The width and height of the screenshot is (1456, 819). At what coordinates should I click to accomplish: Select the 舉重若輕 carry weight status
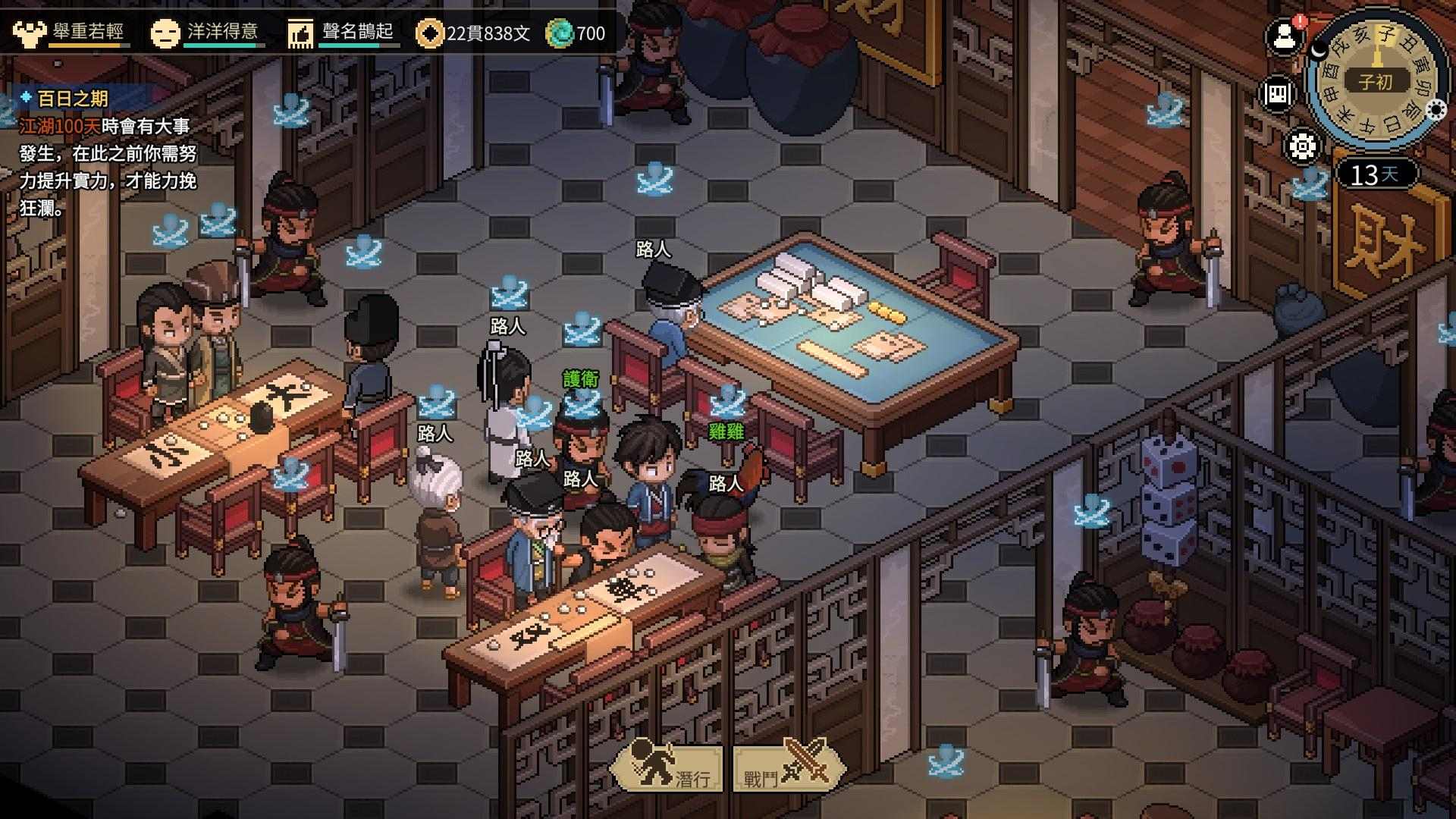click(x=70, y=33)
